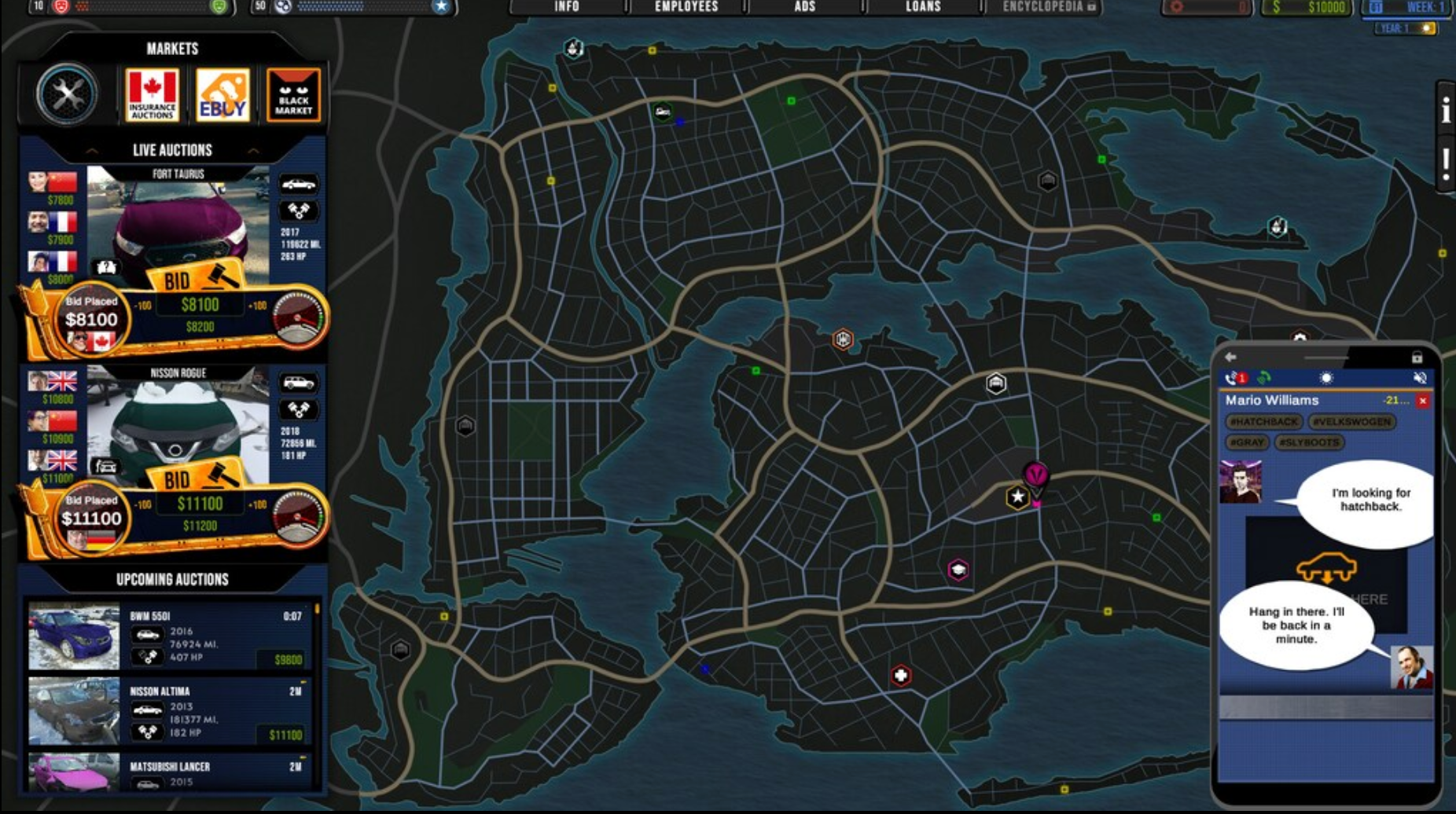
Task: Open the info side panel tab
Action: coord(1445,110)
